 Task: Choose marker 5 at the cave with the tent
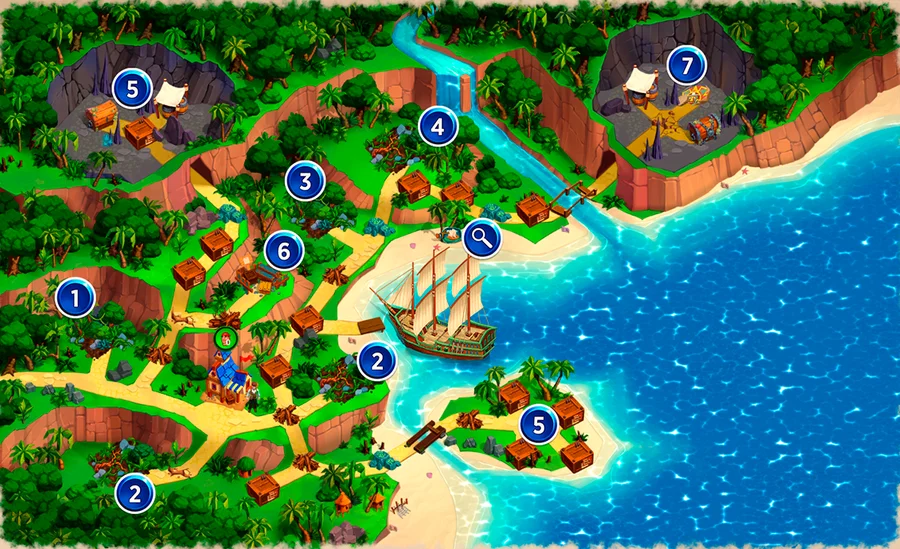tap(132, 88)
